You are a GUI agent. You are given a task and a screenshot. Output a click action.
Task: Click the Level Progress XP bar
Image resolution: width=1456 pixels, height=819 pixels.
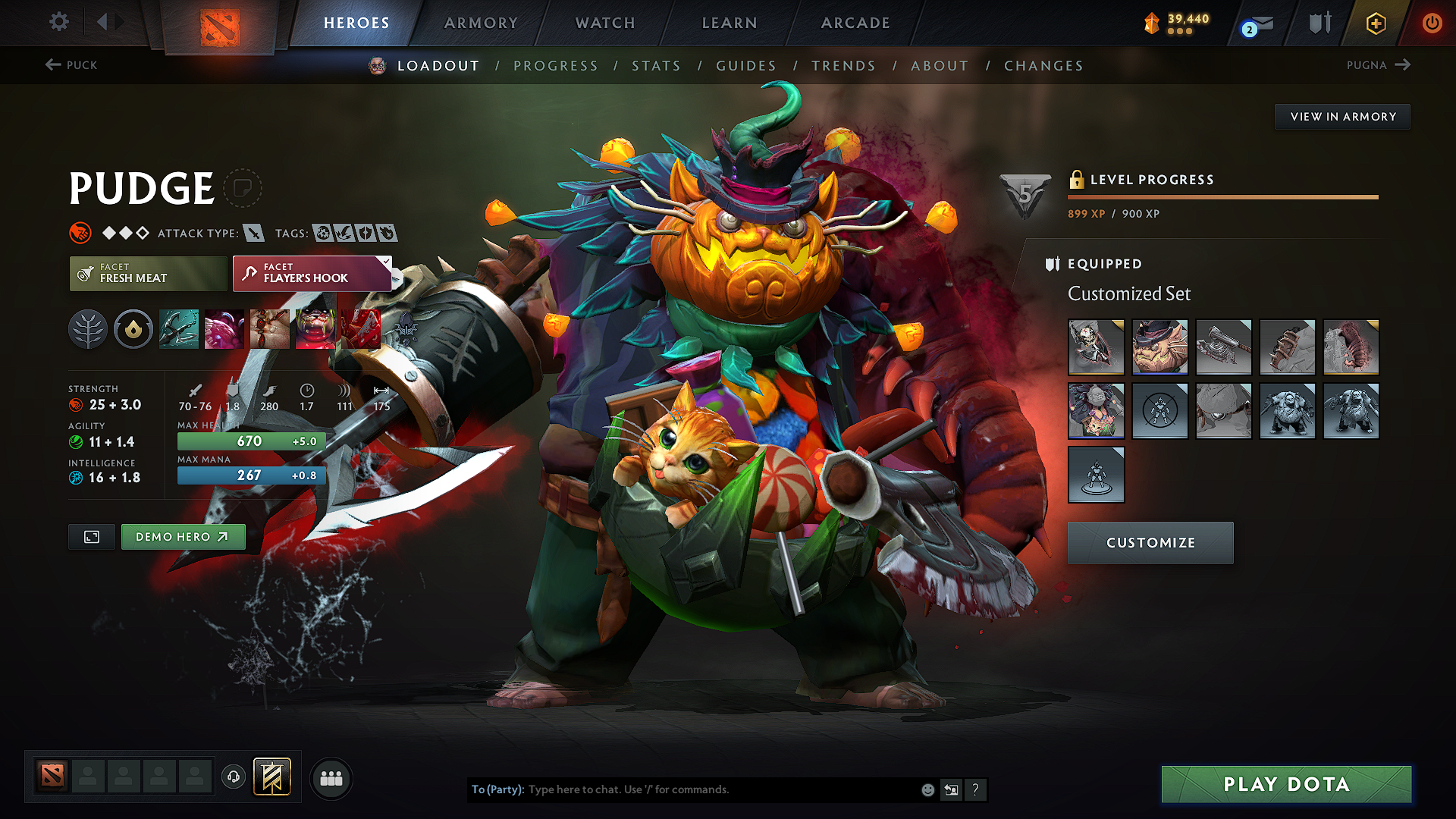[x=1222, y=196]
